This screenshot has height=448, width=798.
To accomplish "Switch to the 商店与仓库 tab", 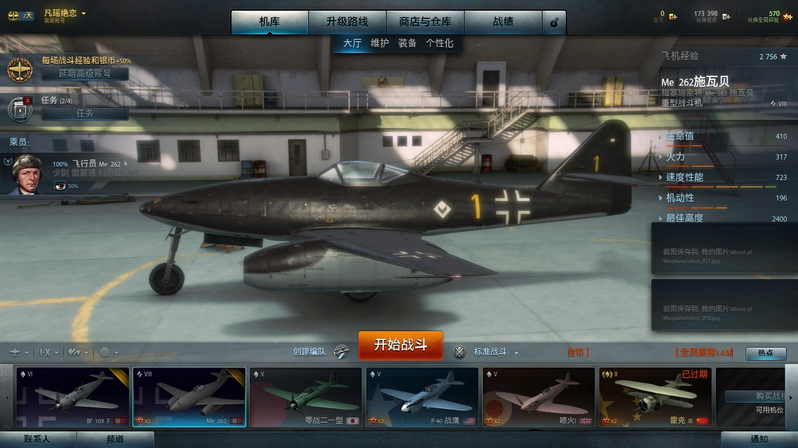I will (424, 21).
